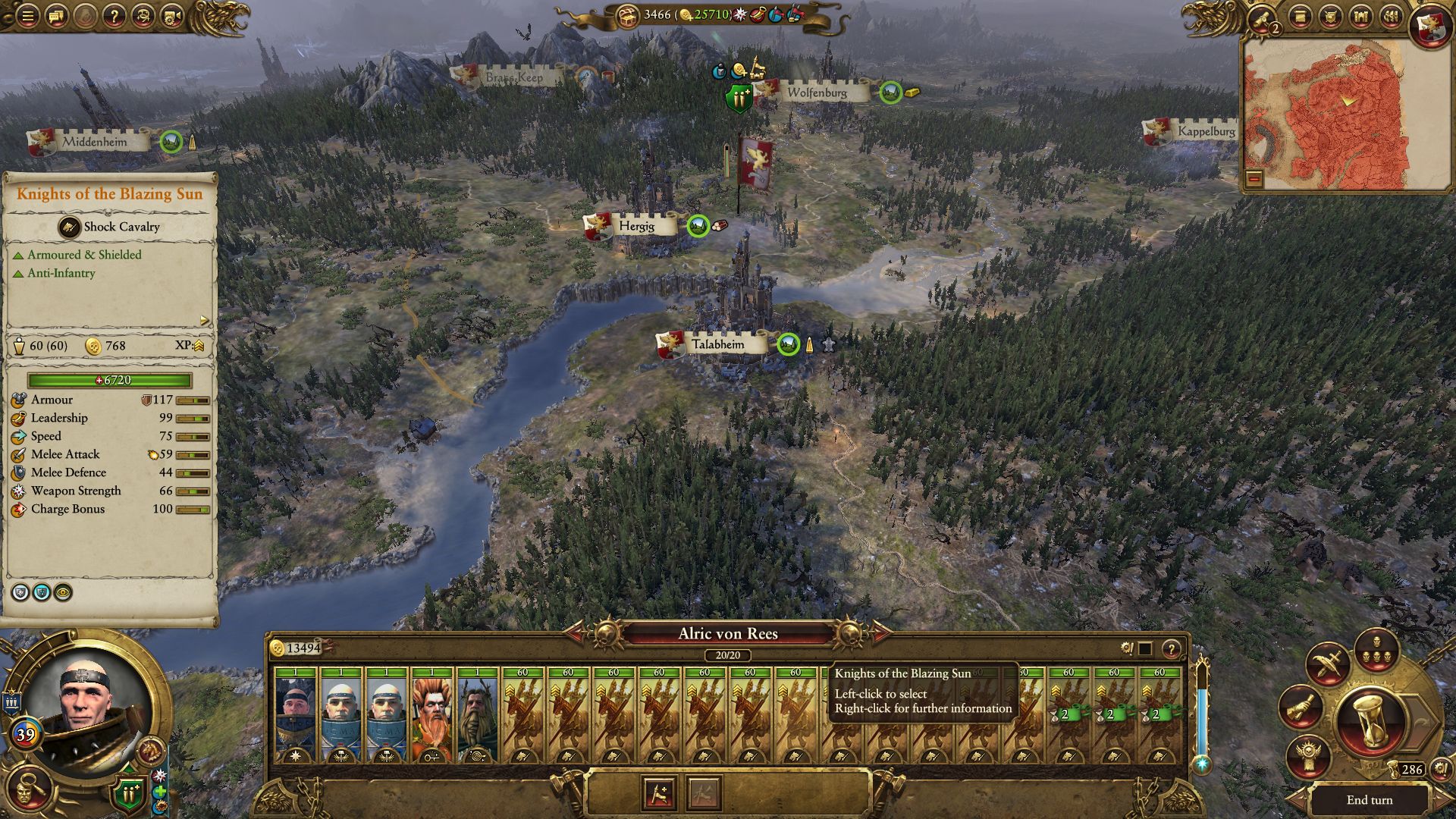Image resolution: width=1456 pixels, height=819 pixels.
Task: Open the provinces list castle button
Action: (x=1361, y=17)
